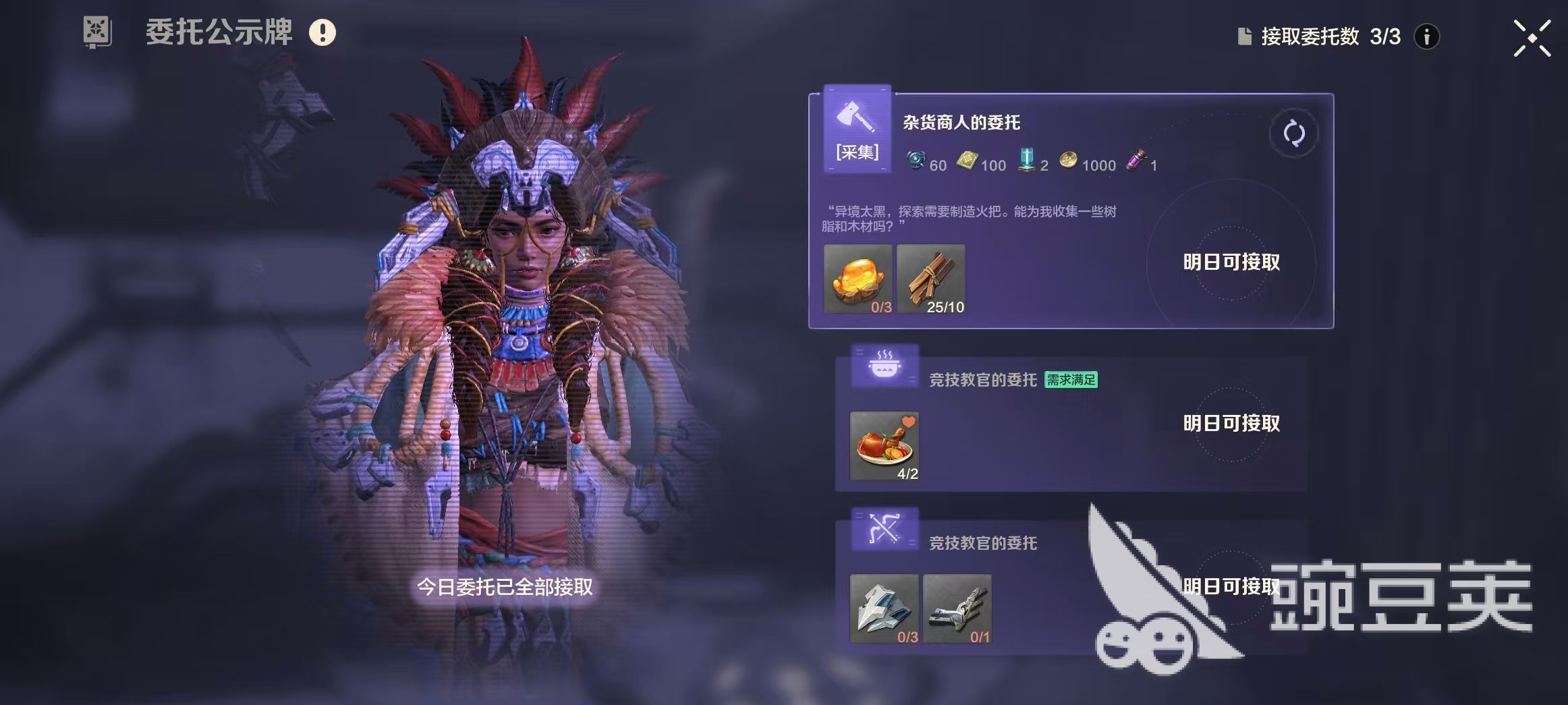View the gold coin reward icon
The image size is (1568, 705).
(1068, 161)
